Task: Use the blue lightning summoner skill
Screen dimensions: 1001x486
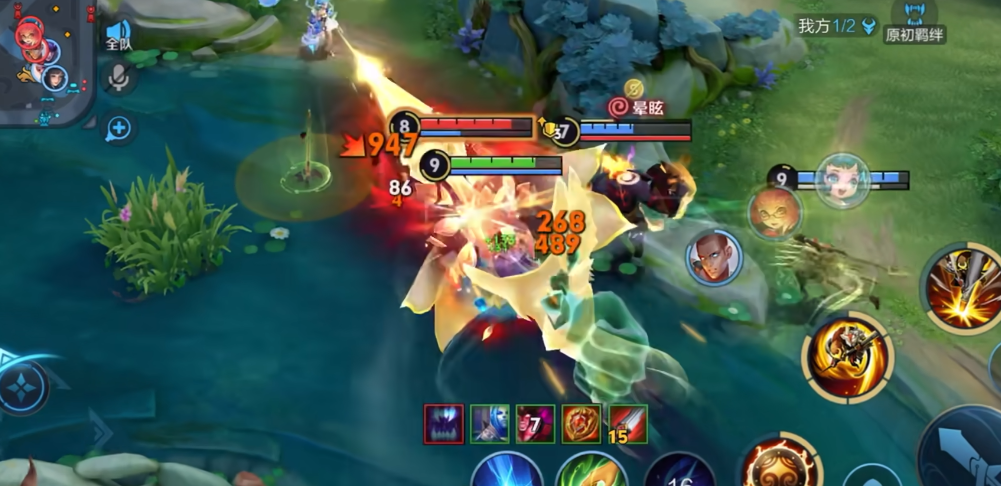Action: click(507, 470)
